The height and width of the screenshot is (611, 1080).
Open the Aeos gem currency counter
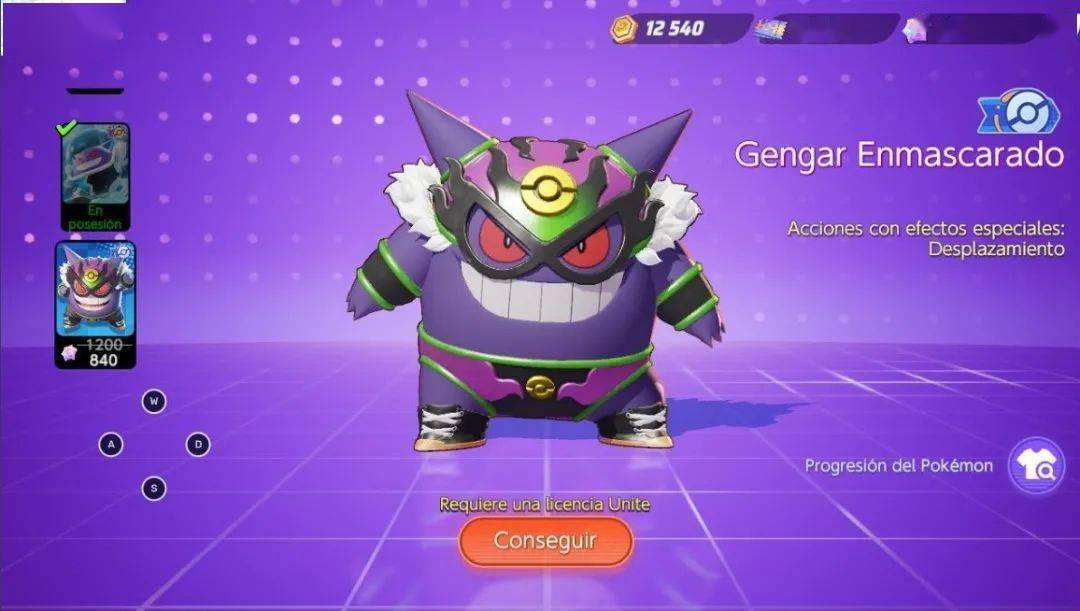(975, 29)
